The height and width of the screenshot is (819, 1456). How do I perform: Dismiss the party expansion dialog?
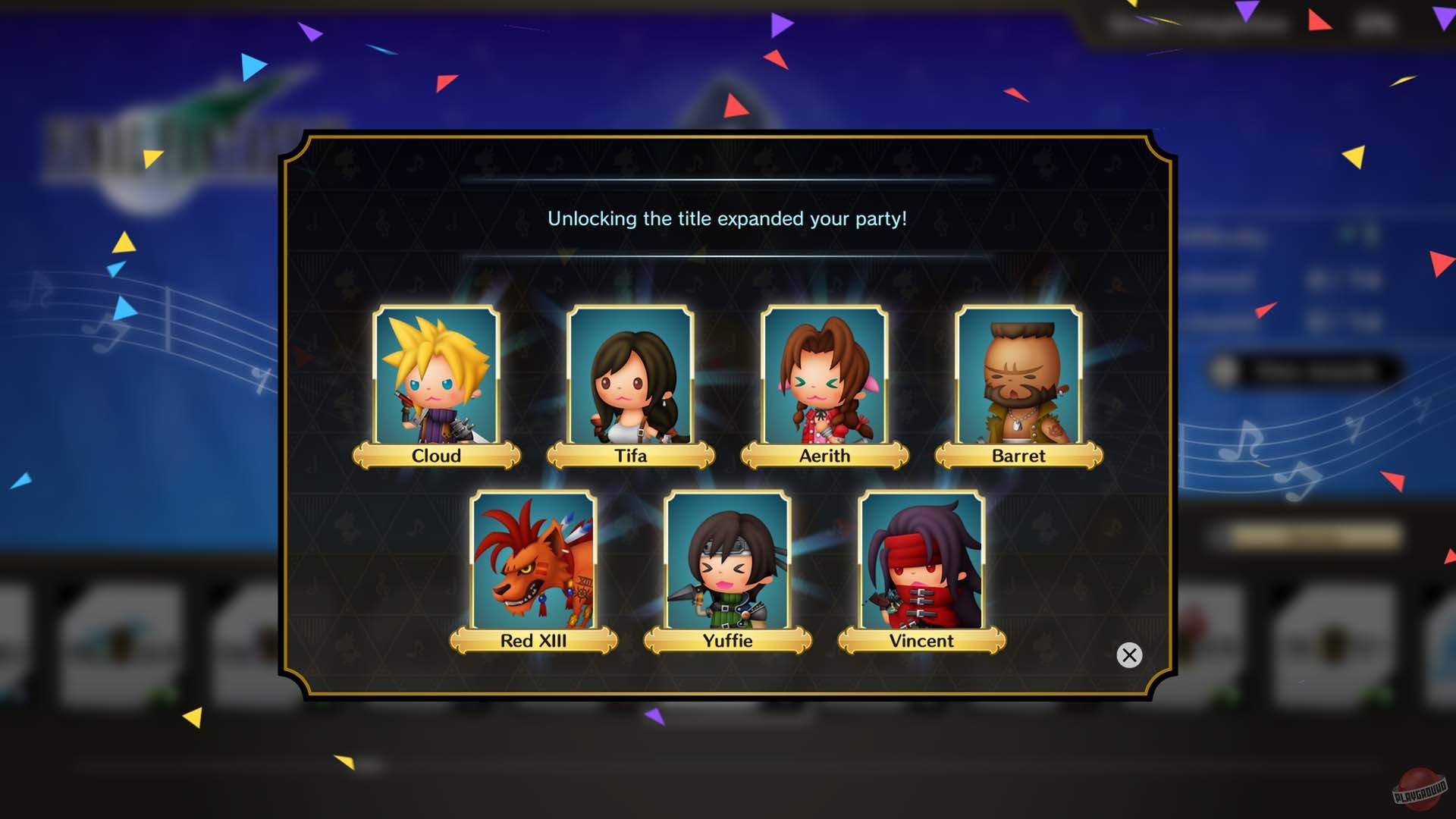click(1129, 654)
